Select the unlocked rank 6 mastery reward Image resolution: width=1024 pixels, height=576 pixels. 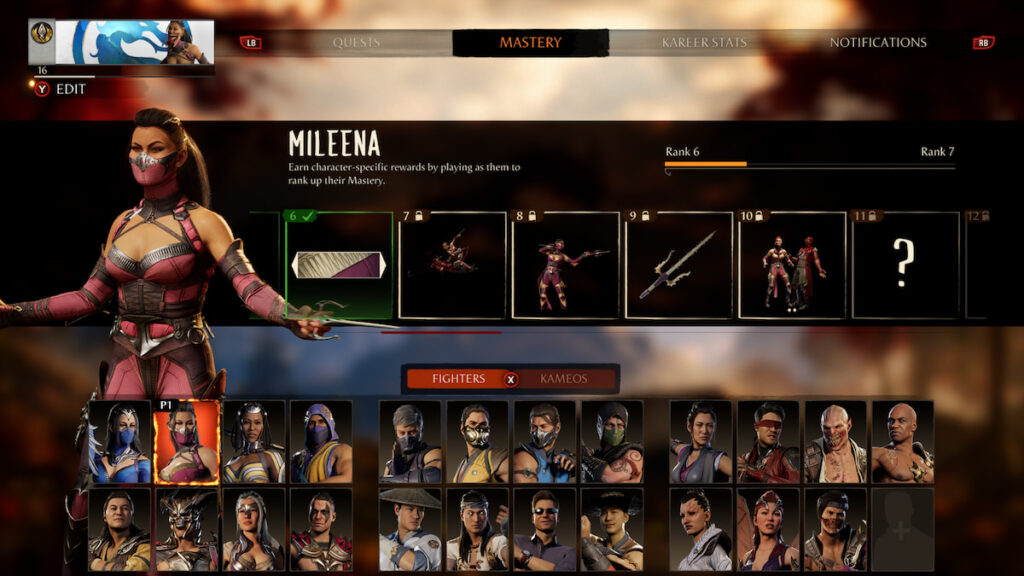click(339, 265)
